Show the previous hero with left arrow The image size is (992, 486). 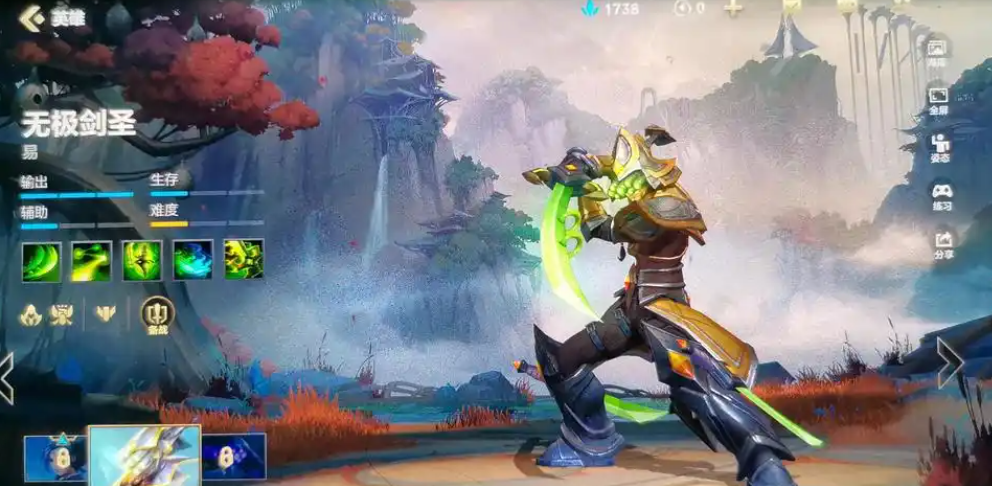click(7, 377)
